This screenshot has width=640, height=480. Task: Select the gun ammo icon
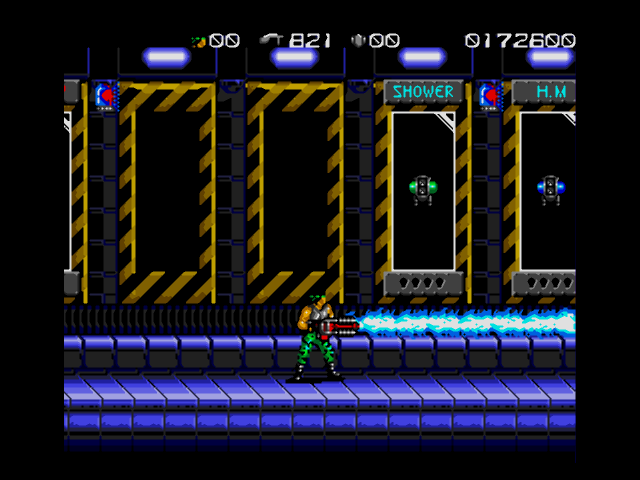272,40
